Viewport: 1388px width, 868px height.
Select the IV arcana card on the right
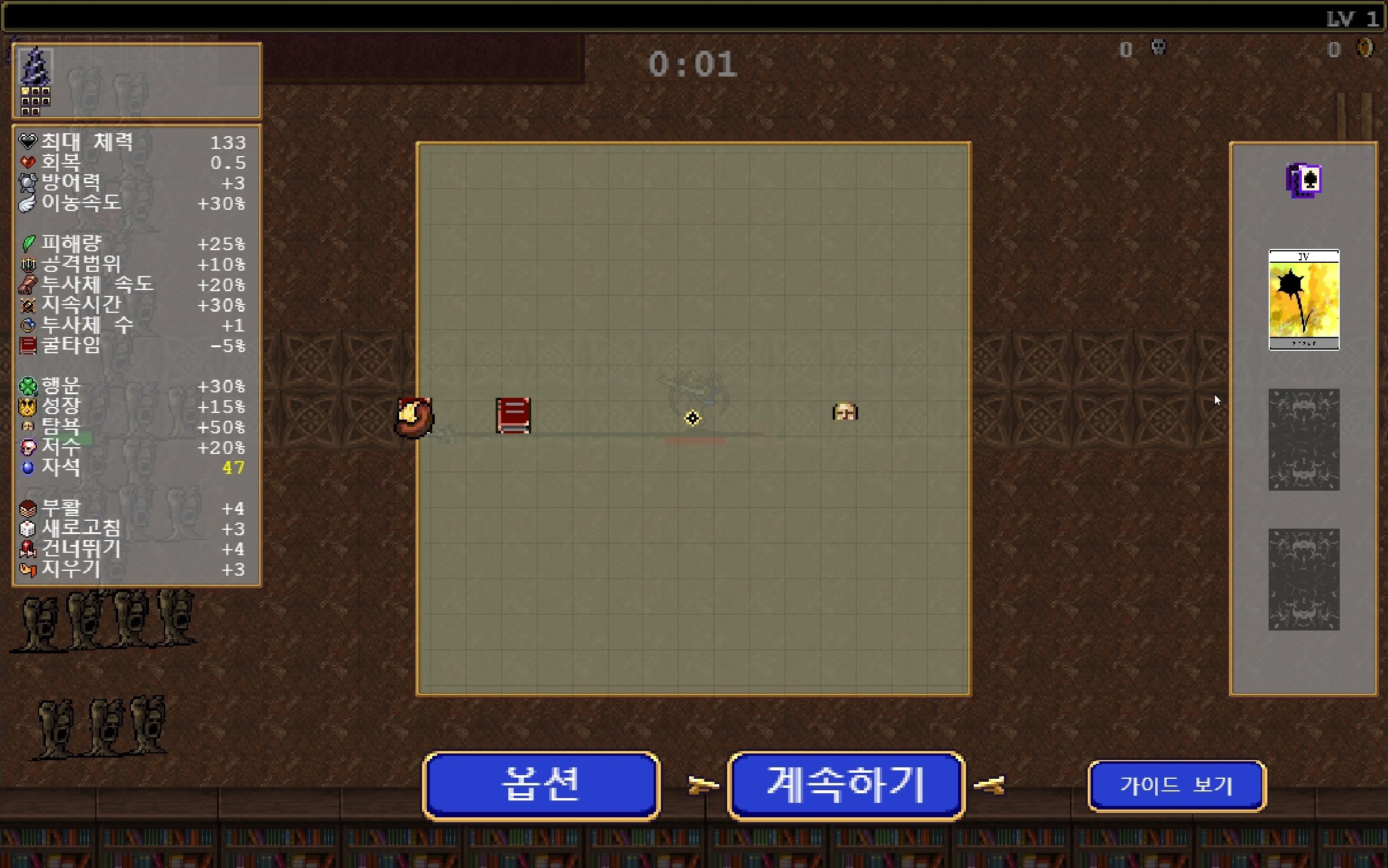(x=1304, y=300)
